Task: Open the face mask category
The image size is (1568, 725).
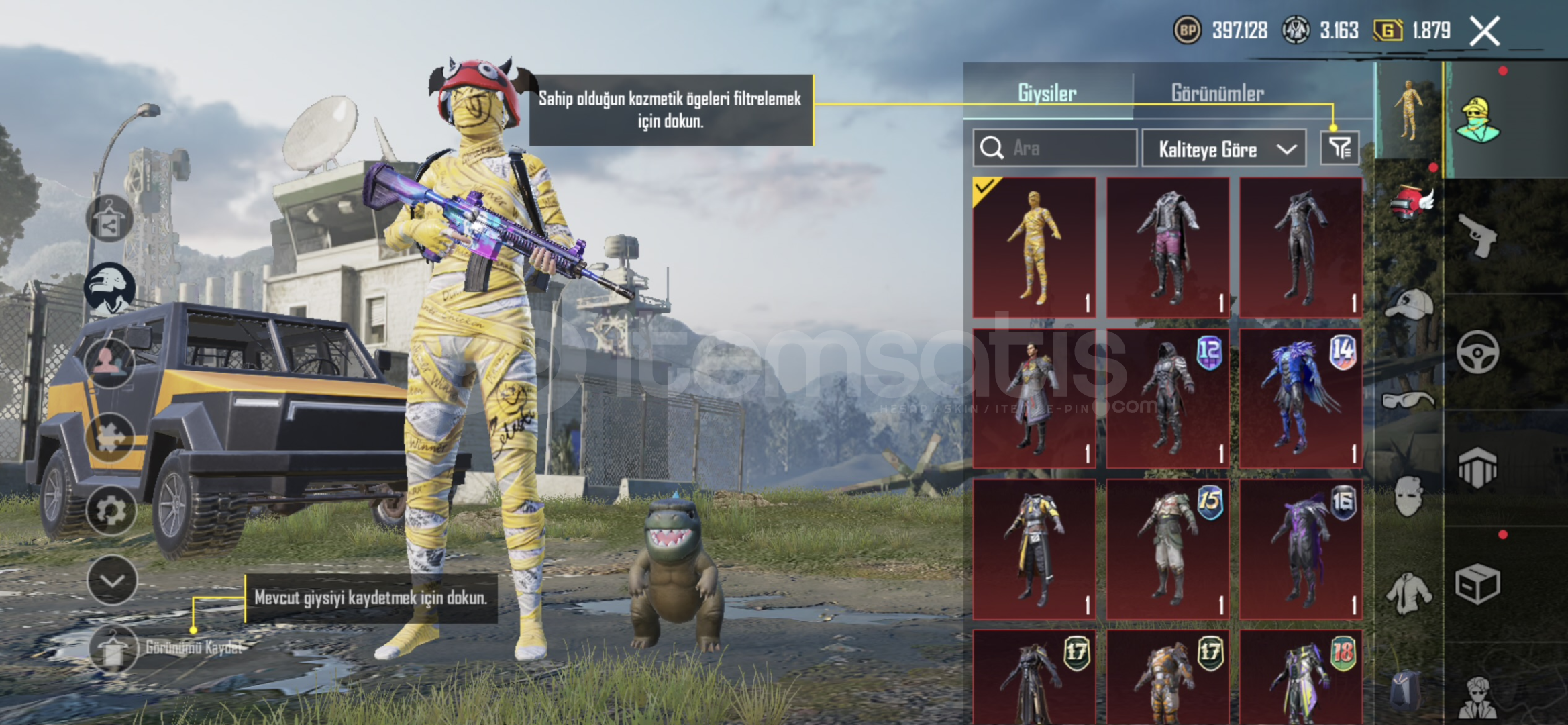Action: pos(1409,497)
